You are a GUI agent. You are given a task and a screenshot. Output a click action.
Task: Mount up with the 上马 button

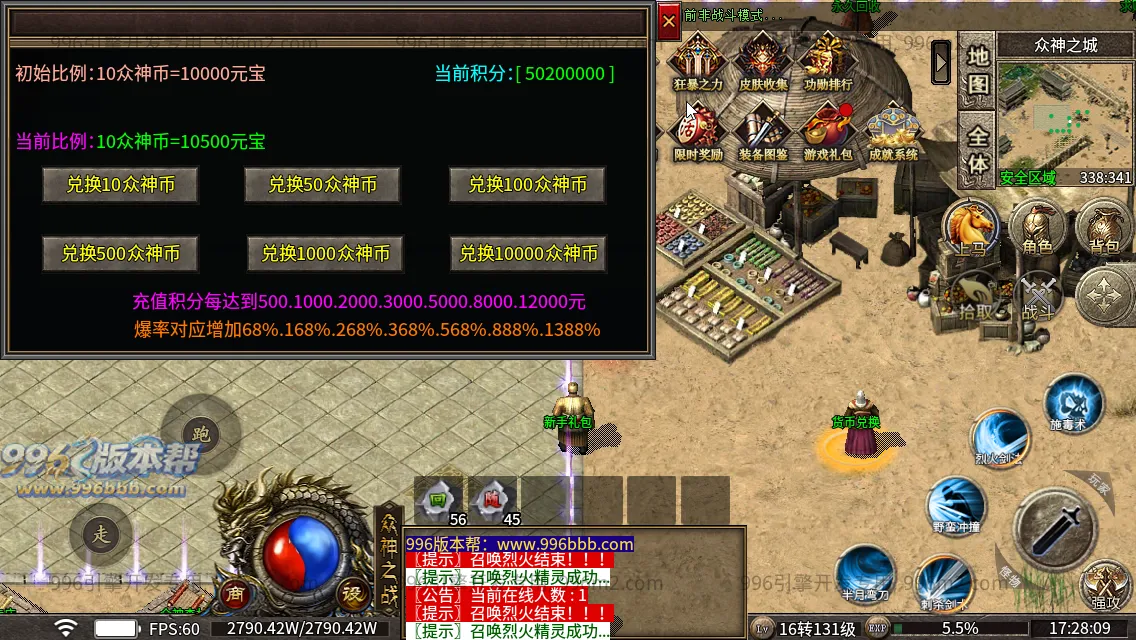970,229
